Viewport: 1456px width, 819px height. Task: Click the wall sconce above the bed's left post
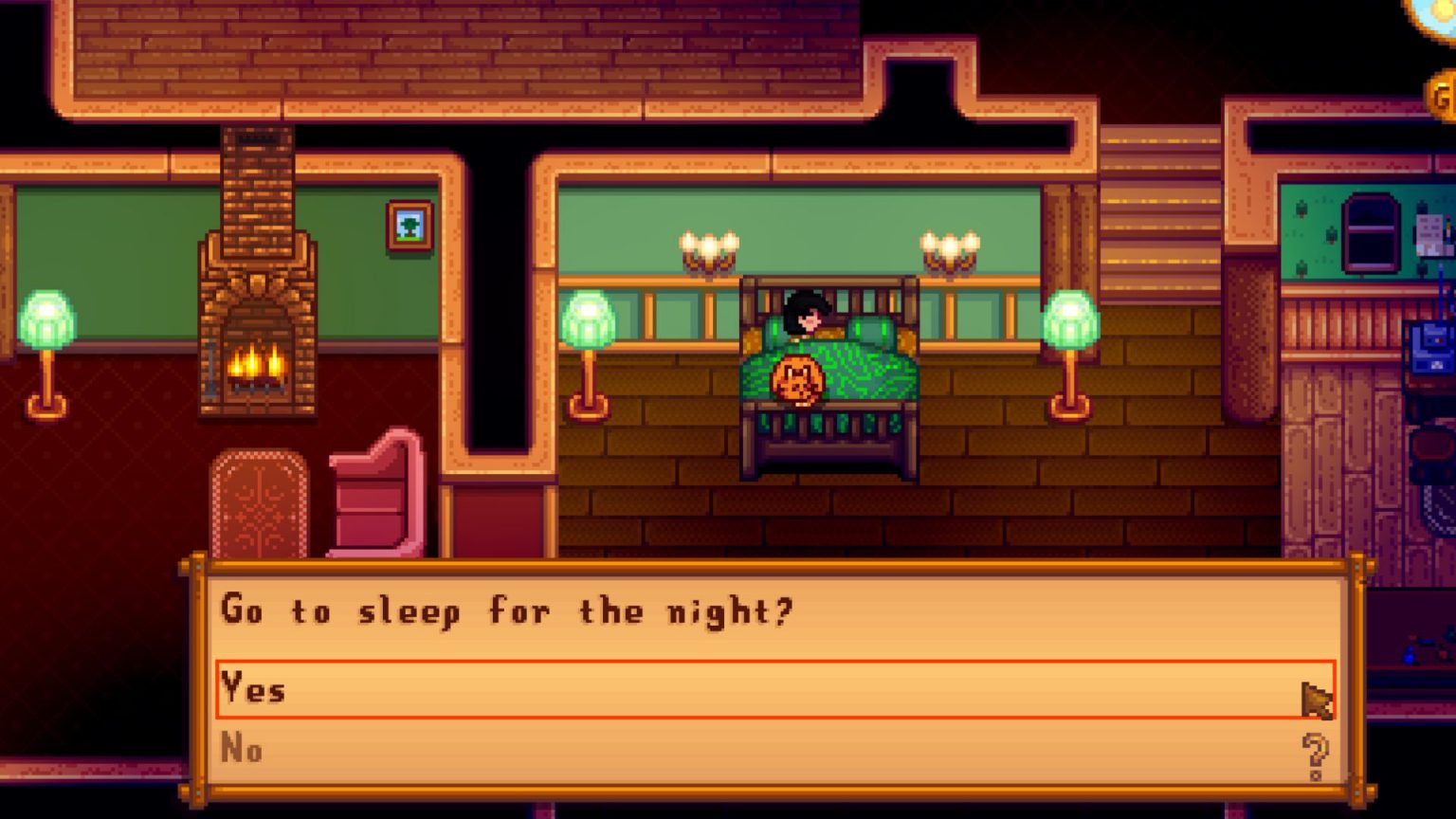click(708, 249)
